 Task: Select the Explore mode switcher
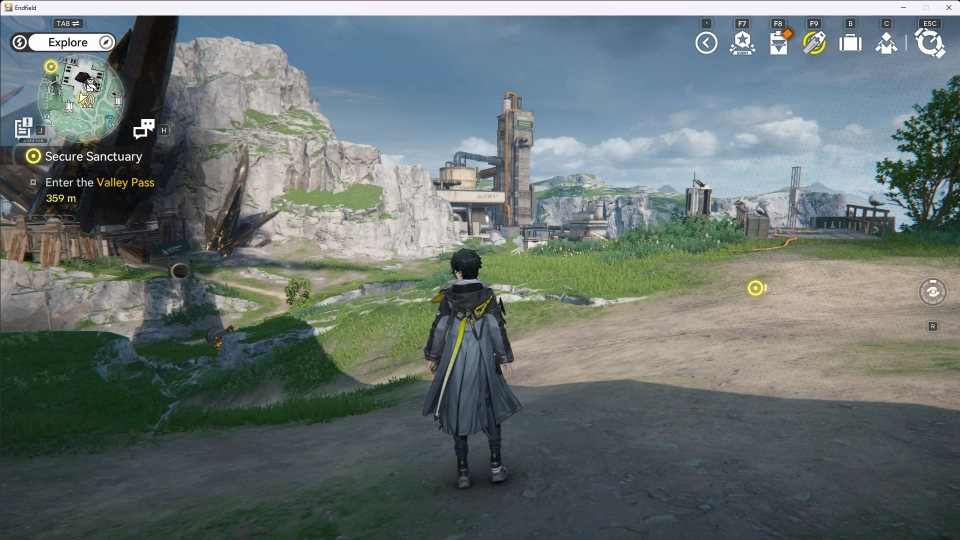pos(68,43)
